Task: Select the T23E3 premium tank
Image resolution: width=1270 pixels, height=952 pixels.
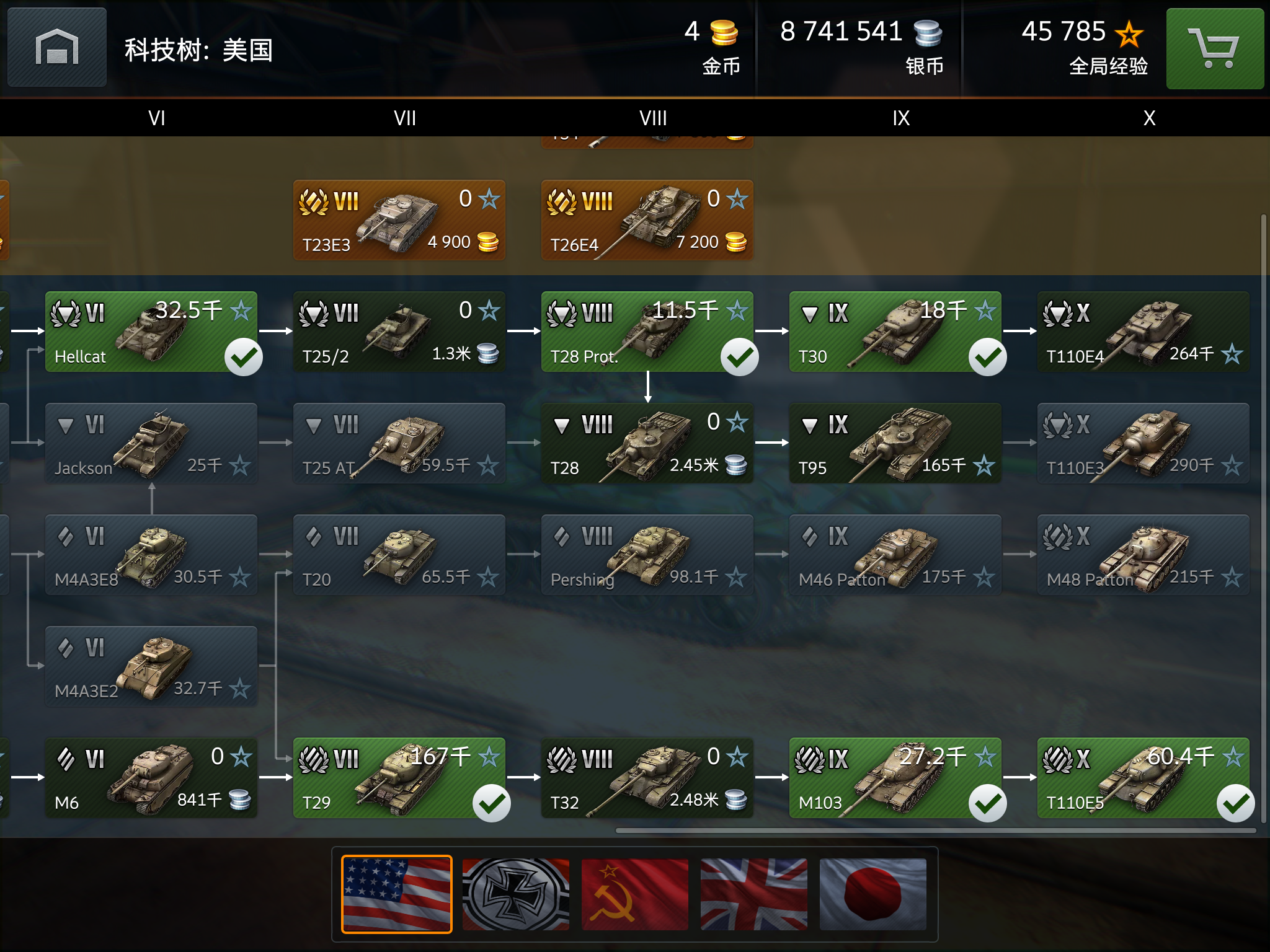Action: click(399, 220)
